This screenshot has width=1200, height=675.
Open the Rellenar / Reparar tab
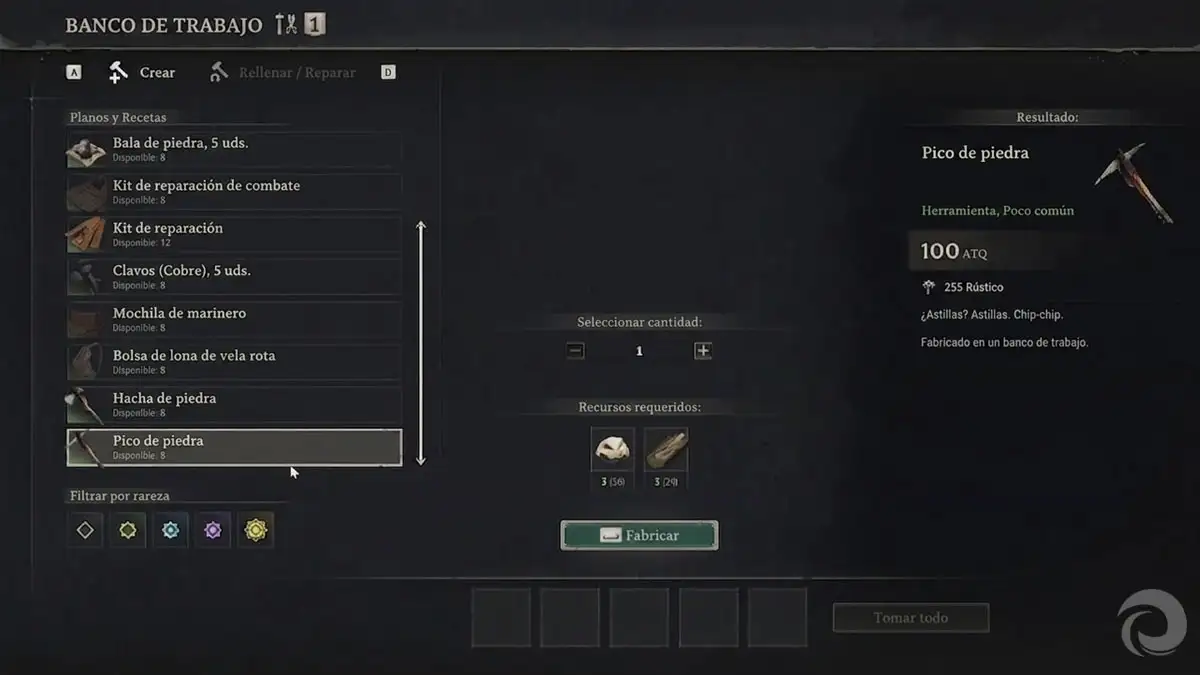click(x=283, y=73)
